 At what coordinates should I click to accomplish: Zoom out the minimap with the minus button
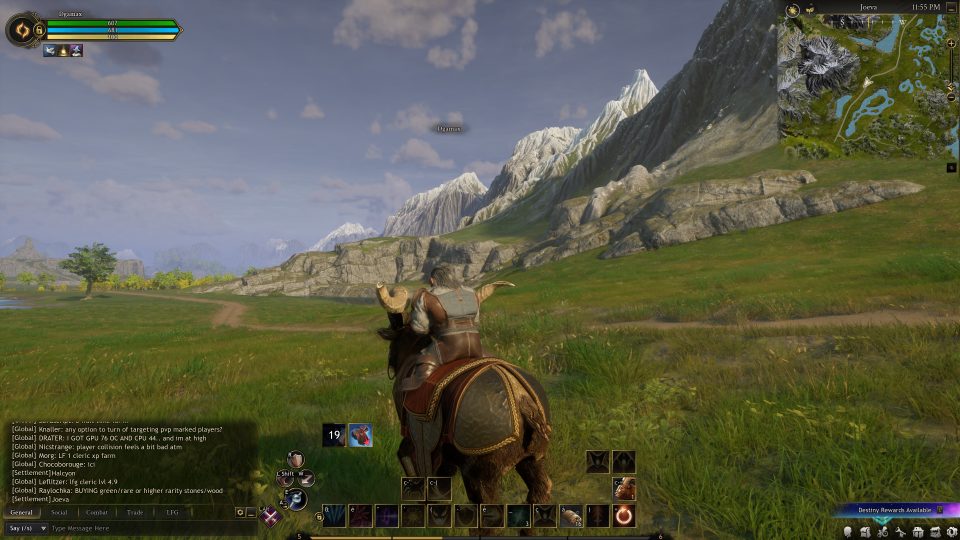(951, 97)
